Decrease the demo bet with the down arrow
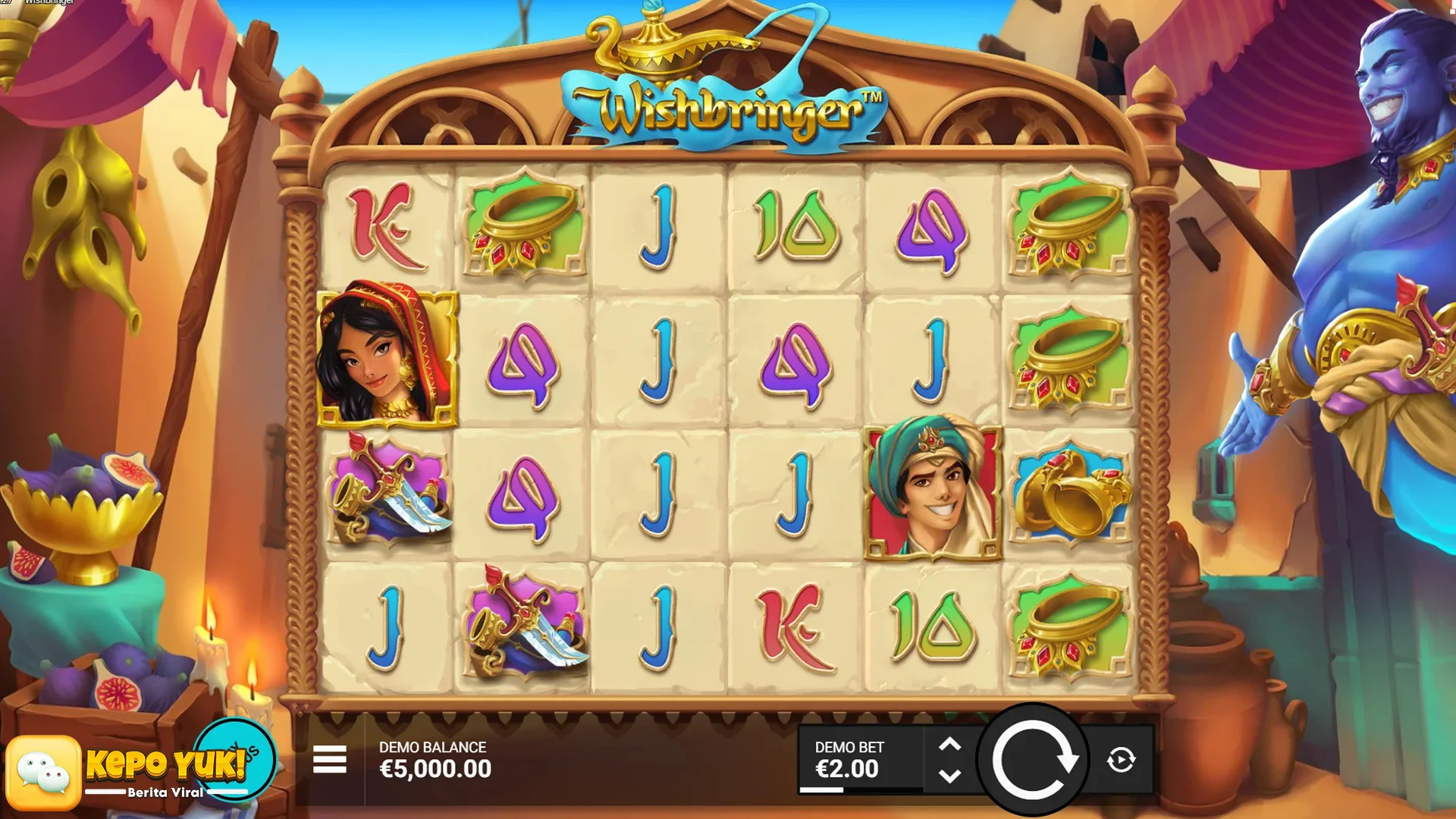This screenshot has height=819, width=1456. pos(949,776)
